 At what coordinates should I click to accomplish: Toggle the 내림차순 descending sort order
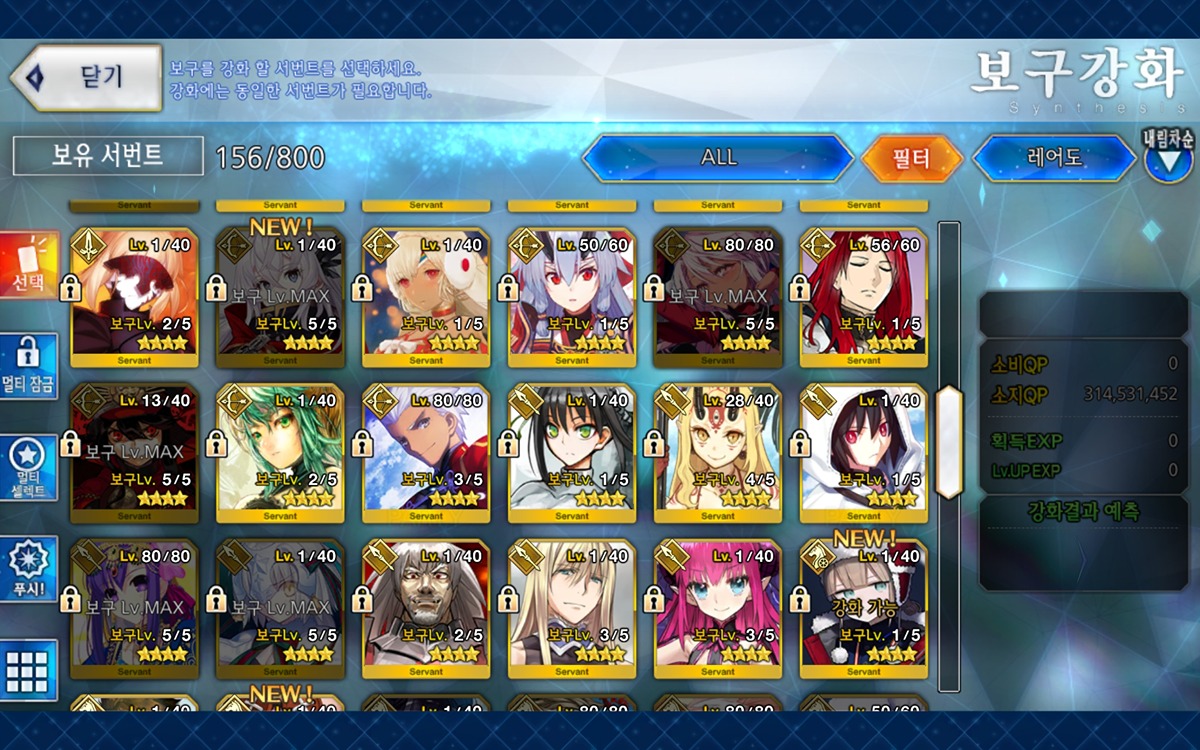pyautogui.click(x=1168, y=156)
